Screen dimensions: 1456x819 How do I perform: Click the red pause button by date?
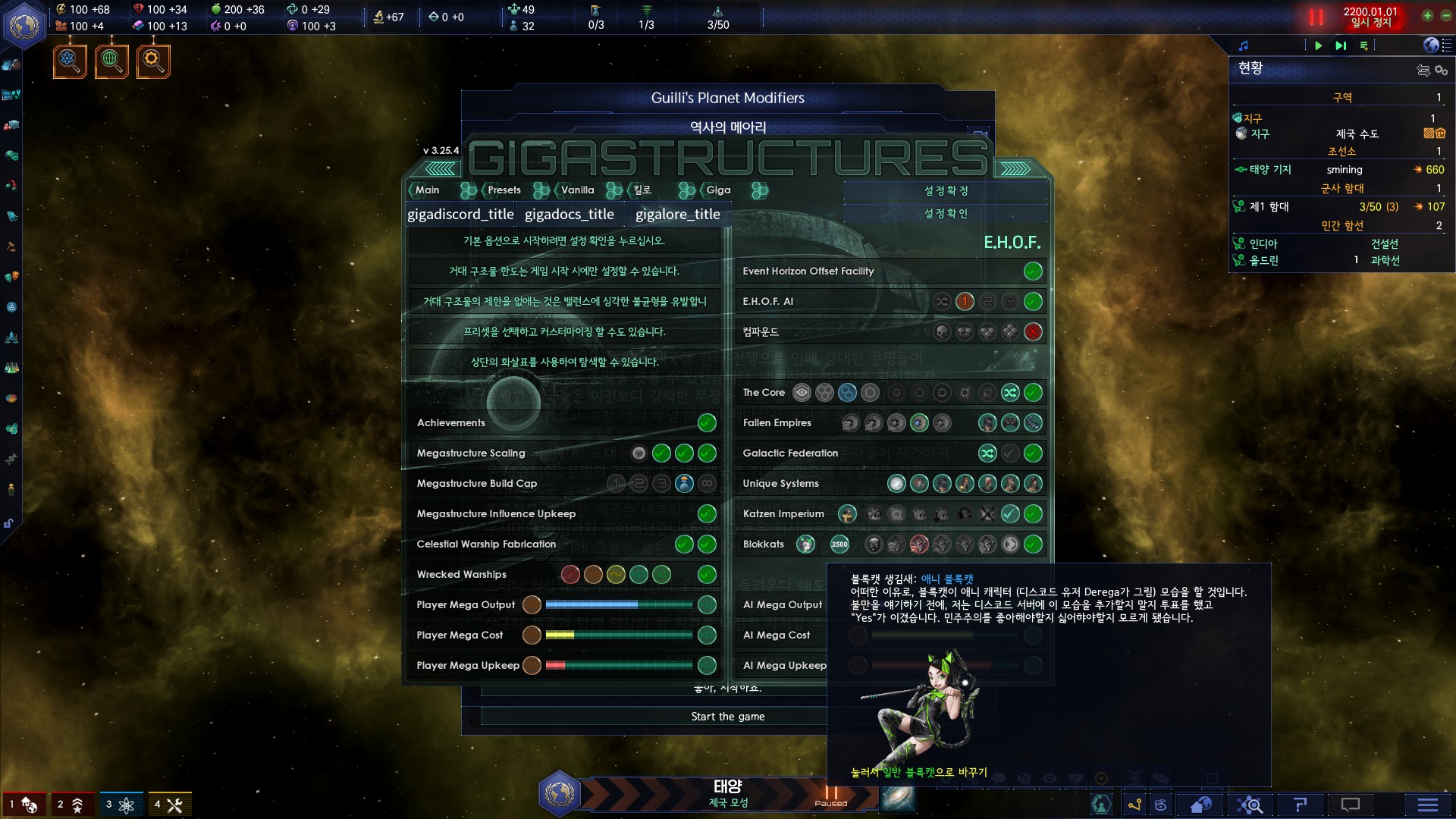(x=1316, y=17)
